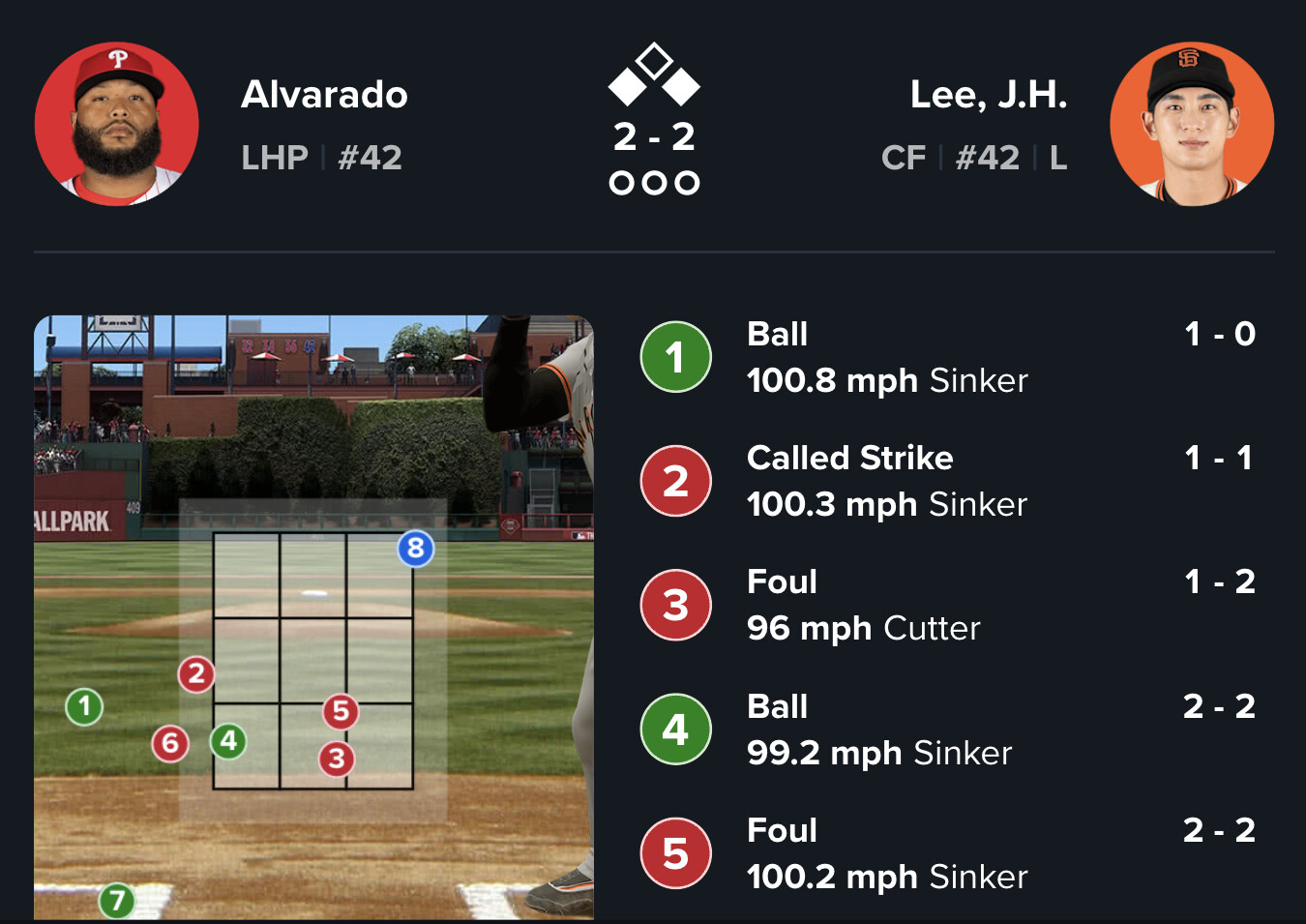1306x924 pixels.
Task: Select pitch 1 marker in the strike zone graphic
Action: tap(84, 706)
